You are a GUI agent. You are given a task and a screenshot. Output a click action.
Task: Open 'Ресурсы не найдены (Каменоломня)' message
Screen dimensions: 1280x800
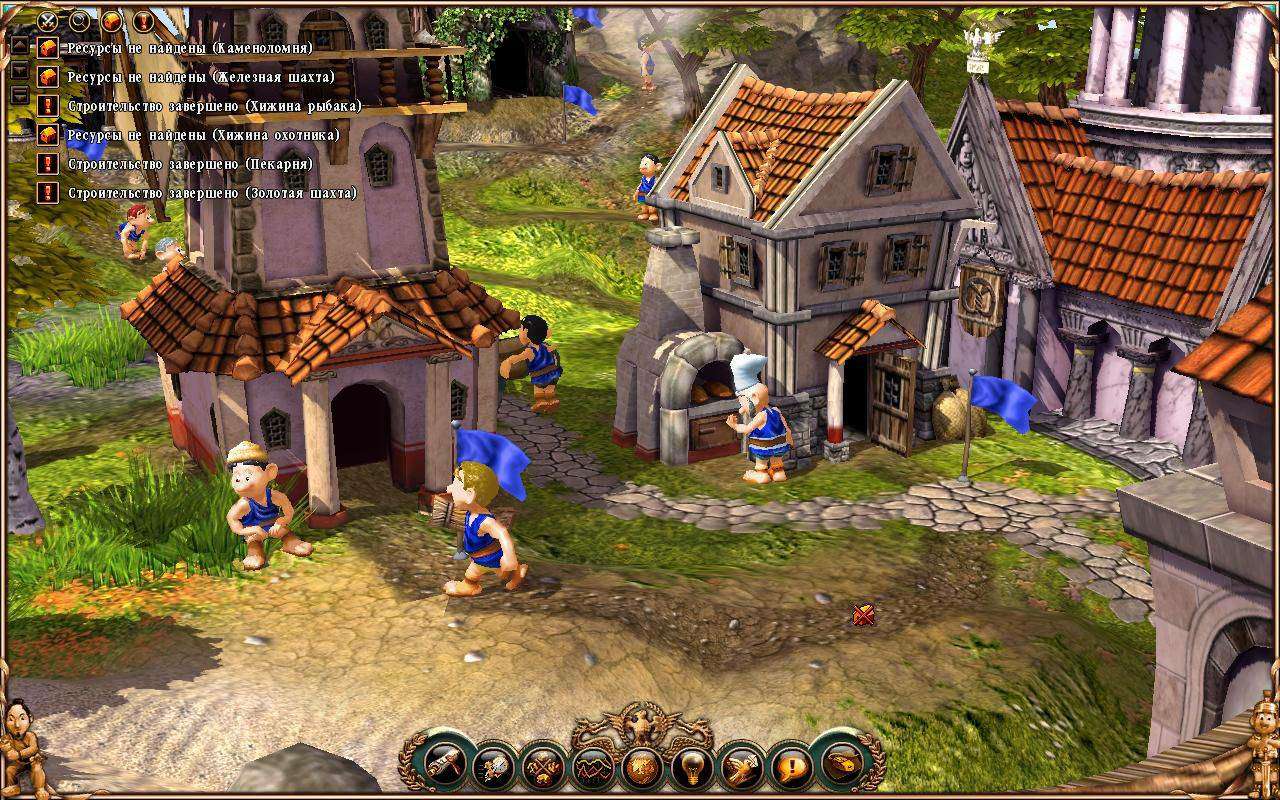(x=190, y=48)
